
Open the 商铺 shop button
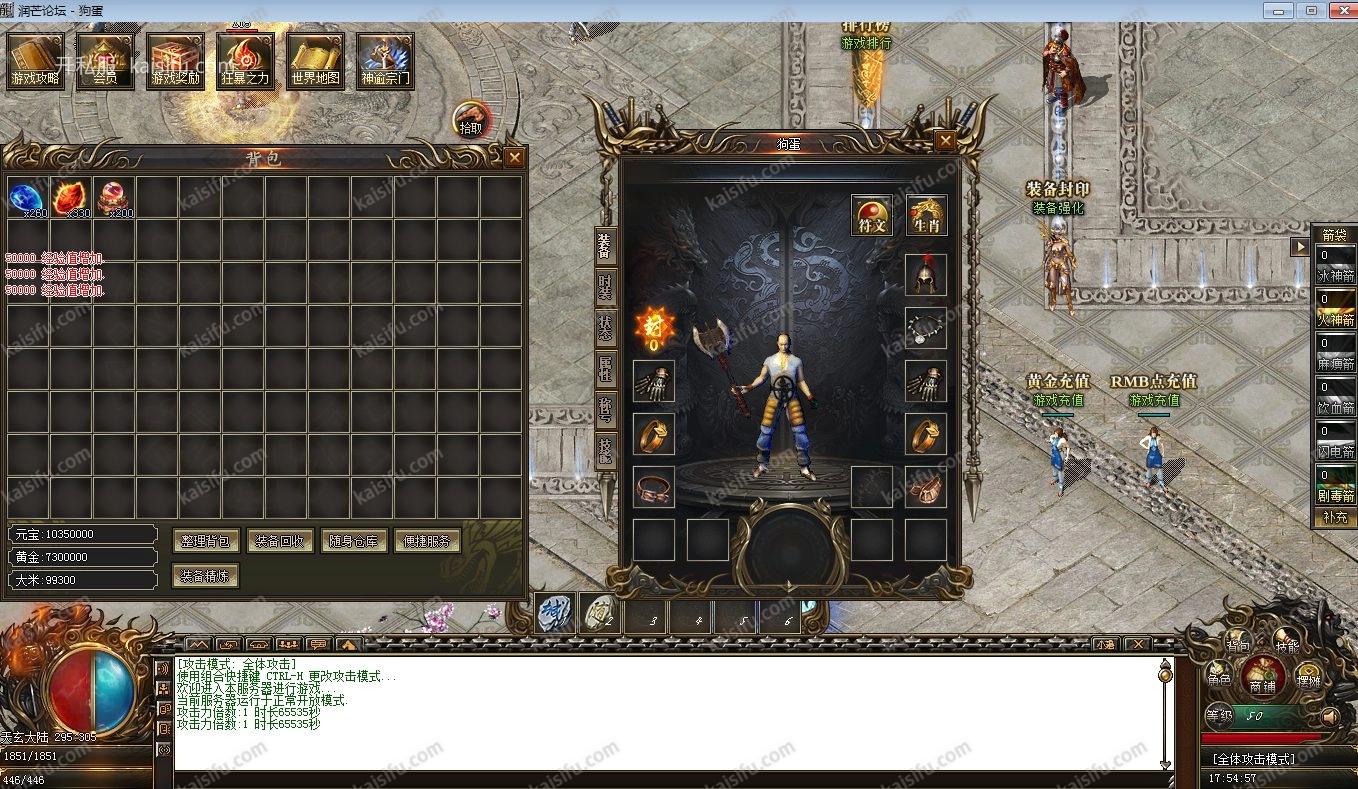click(1263, 677)
